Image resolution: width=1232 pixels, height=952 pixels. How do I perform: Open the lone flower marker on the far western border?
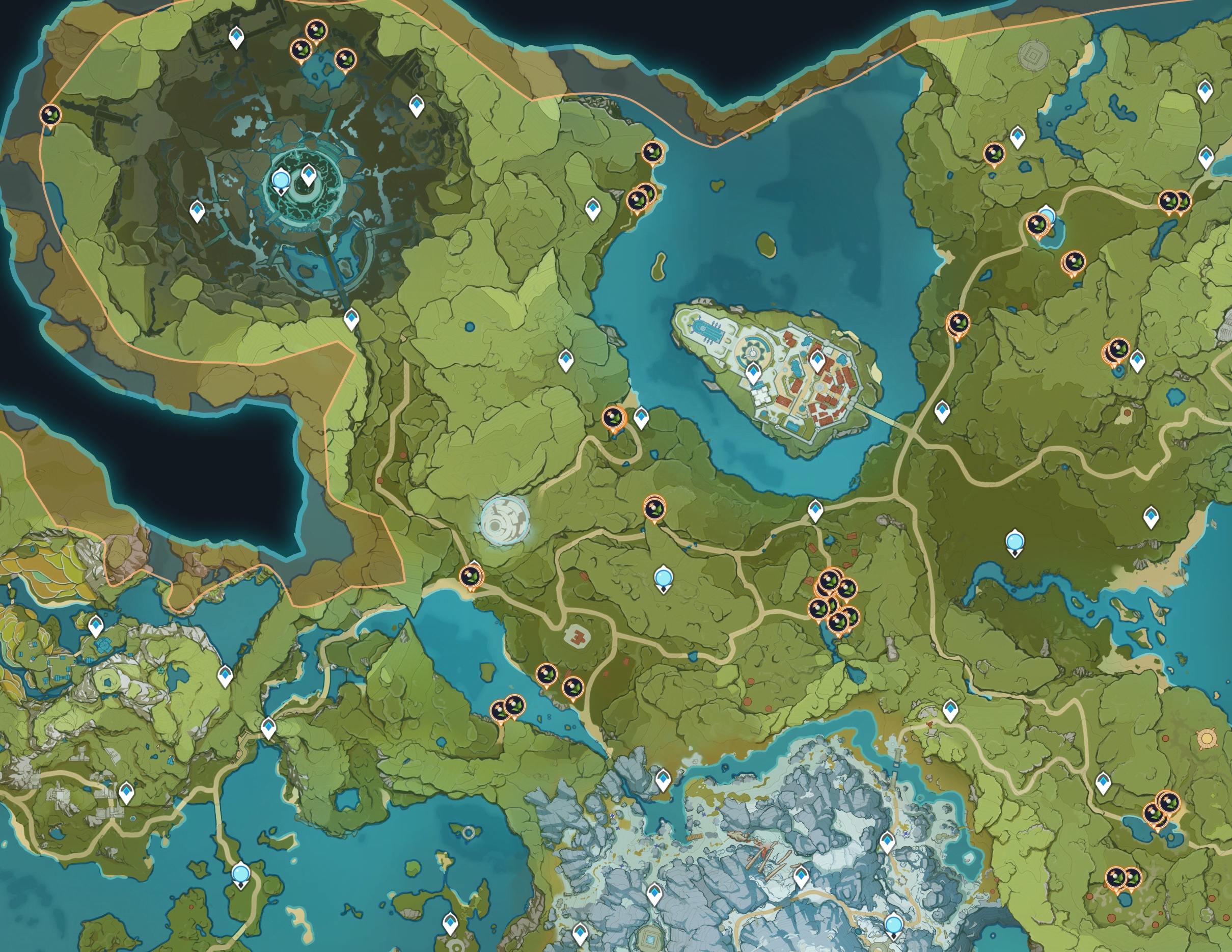coord(50,115)
